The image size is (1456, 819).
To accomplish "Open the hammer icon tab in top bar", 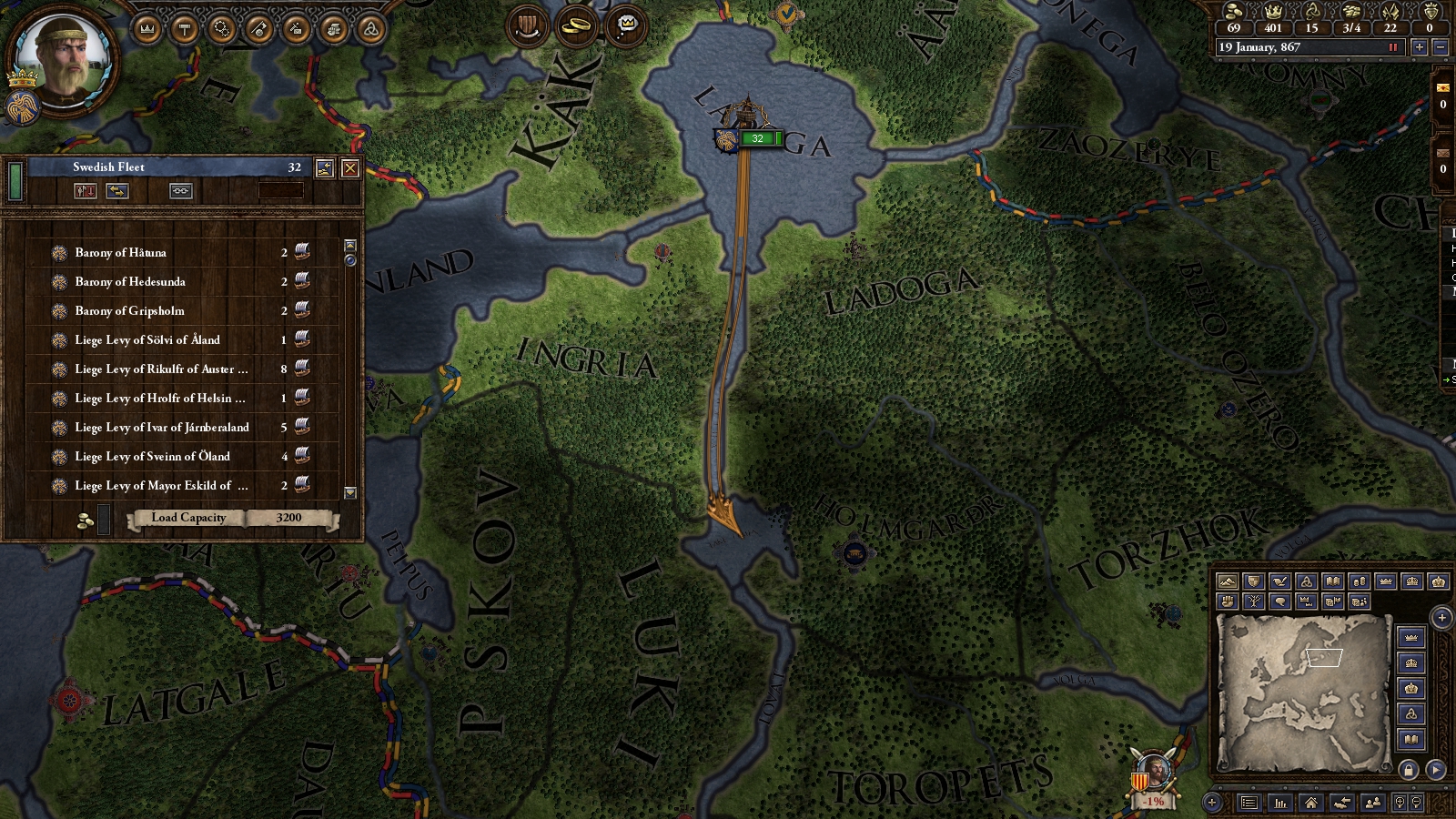I will [185, 30].
